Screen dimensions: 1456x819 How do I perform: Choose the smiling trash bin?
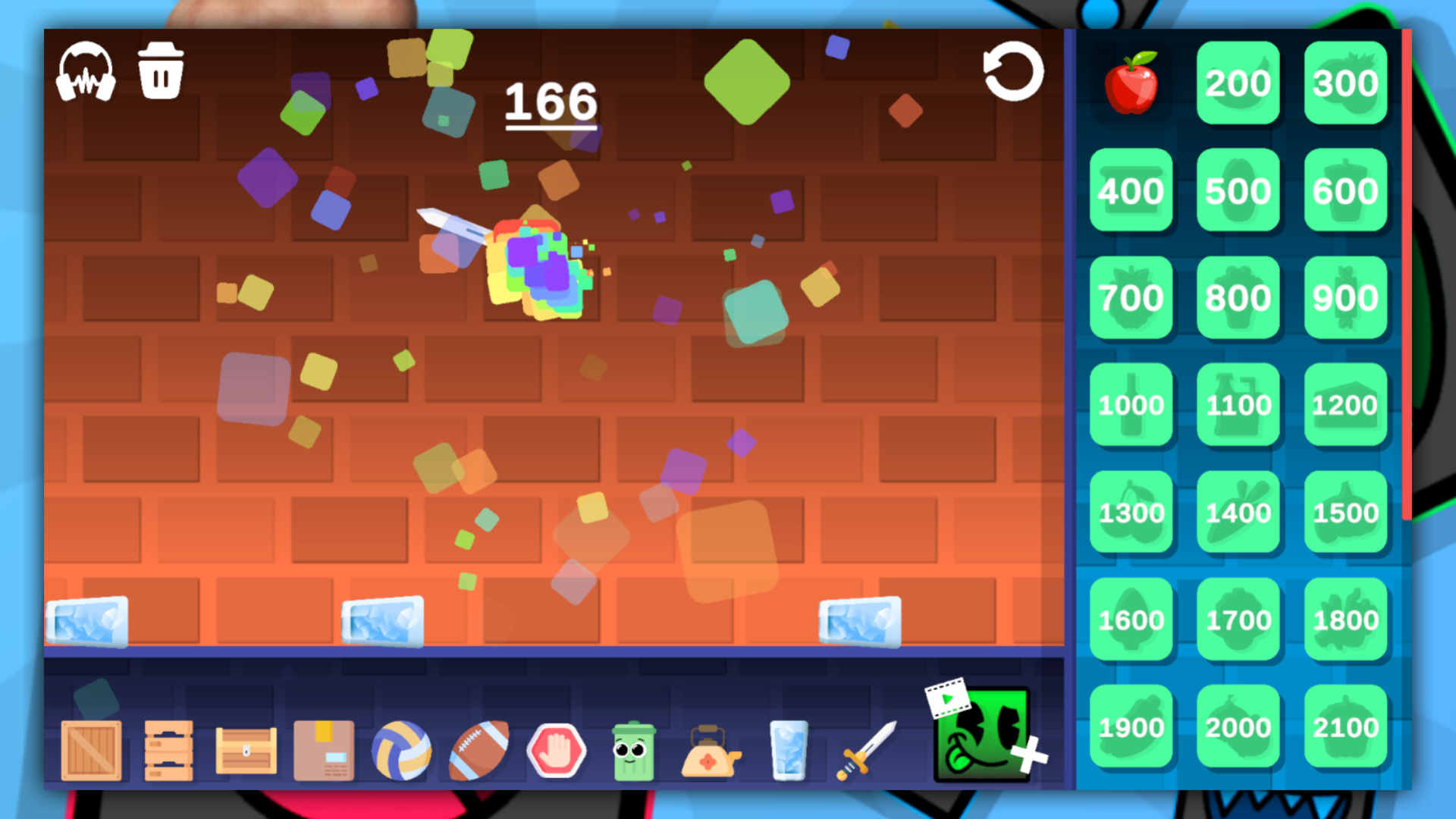635,750
